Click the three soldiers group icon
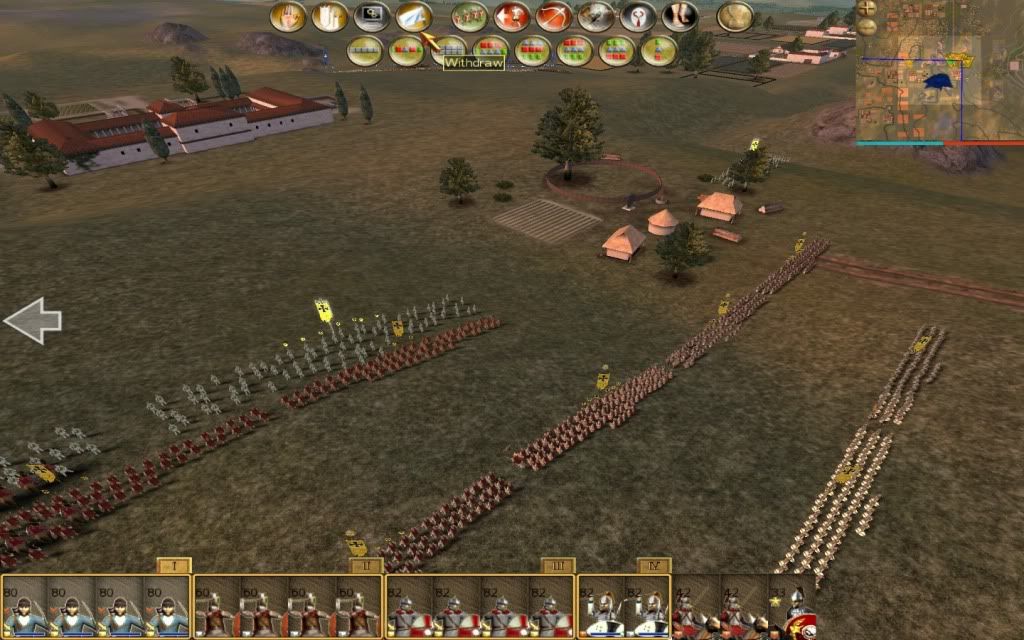 tap(469, 17)
